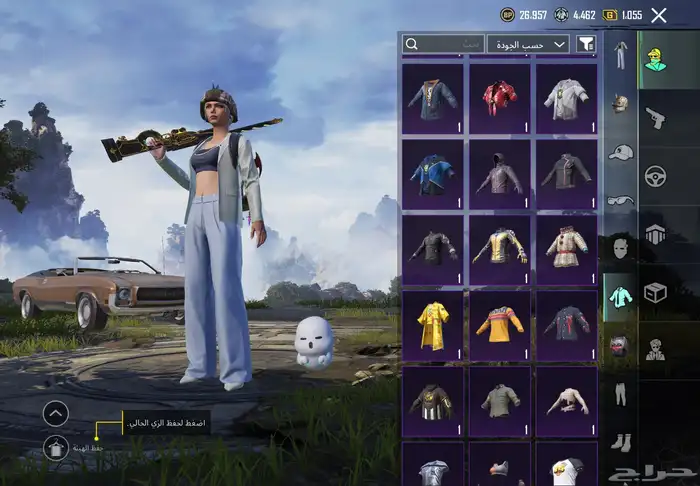
Task: Expand the up-arrow circle button
Action: click(x=56, y=413)
